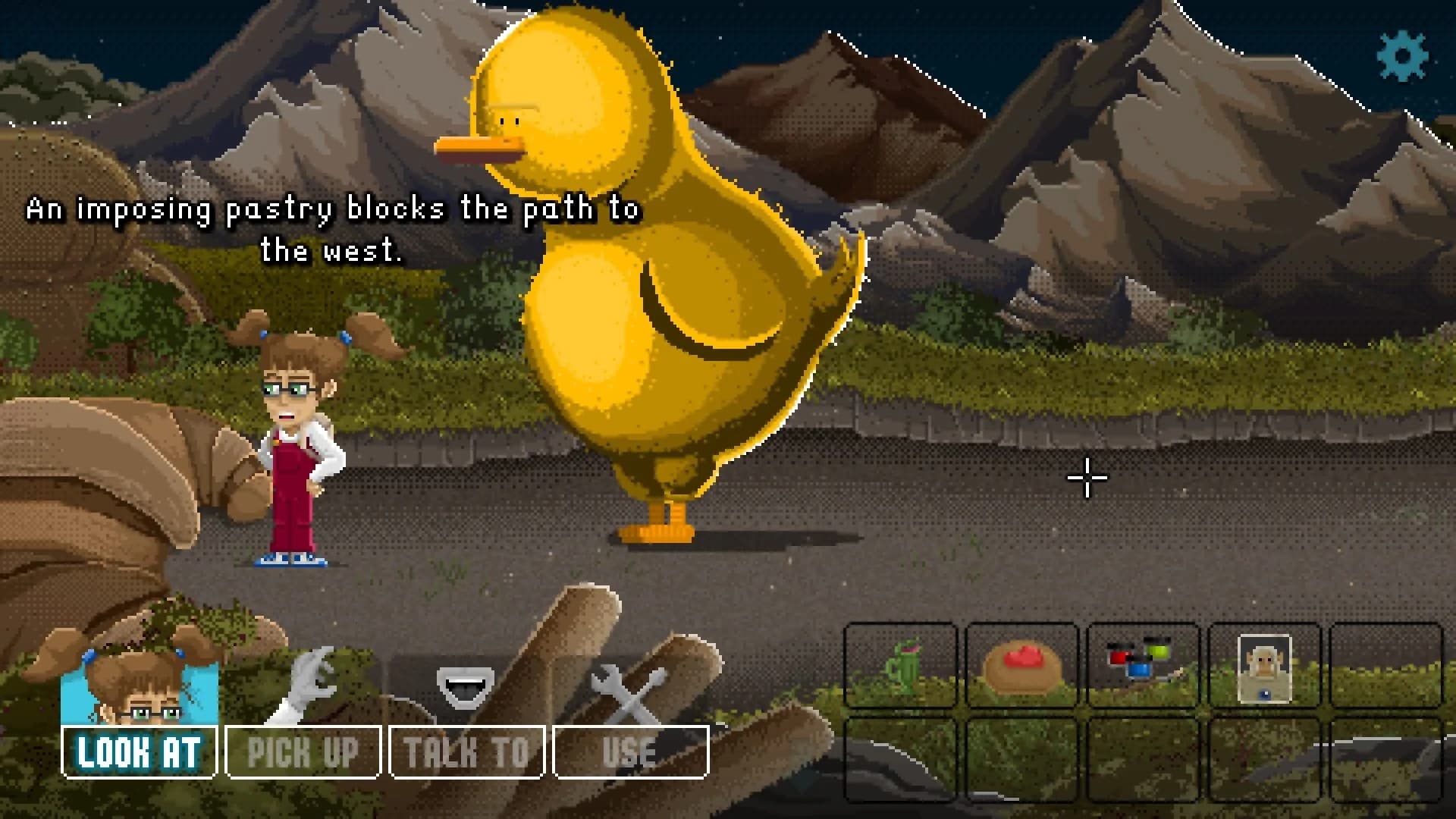Click the LOOK AT verb button

138,752
